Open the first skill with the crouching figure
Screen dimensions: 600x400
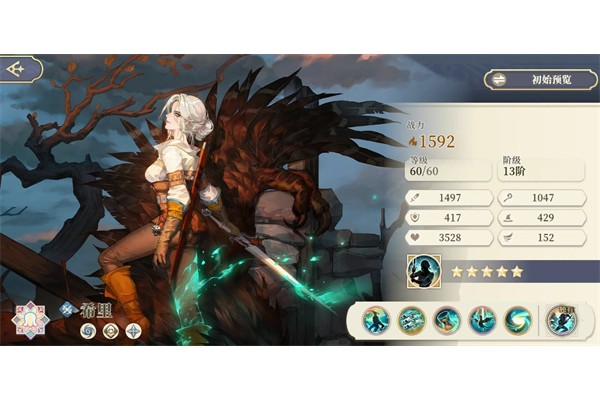pos(377,320)
